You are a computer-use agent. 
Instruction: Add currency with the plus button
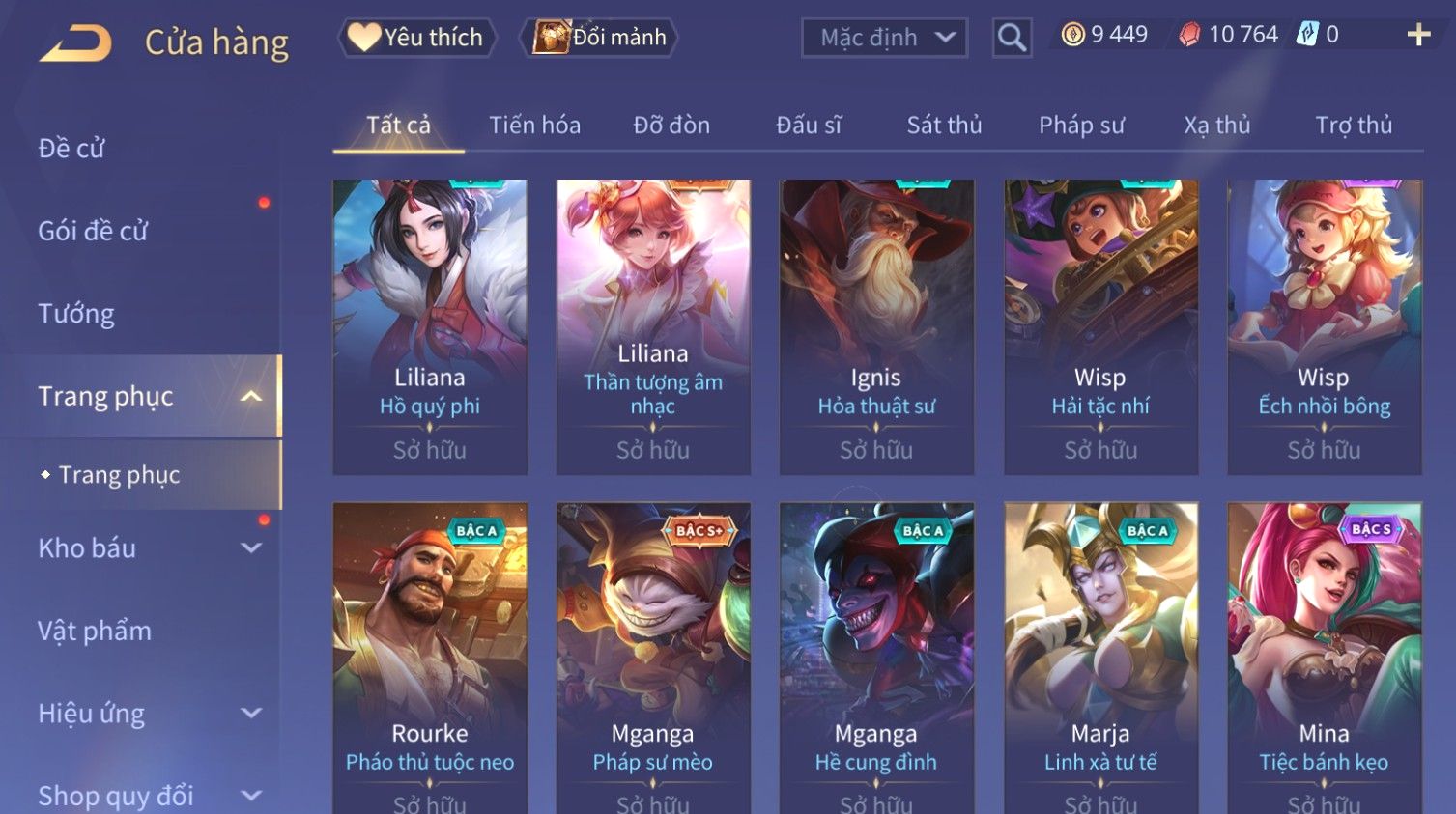(1417, 36)
